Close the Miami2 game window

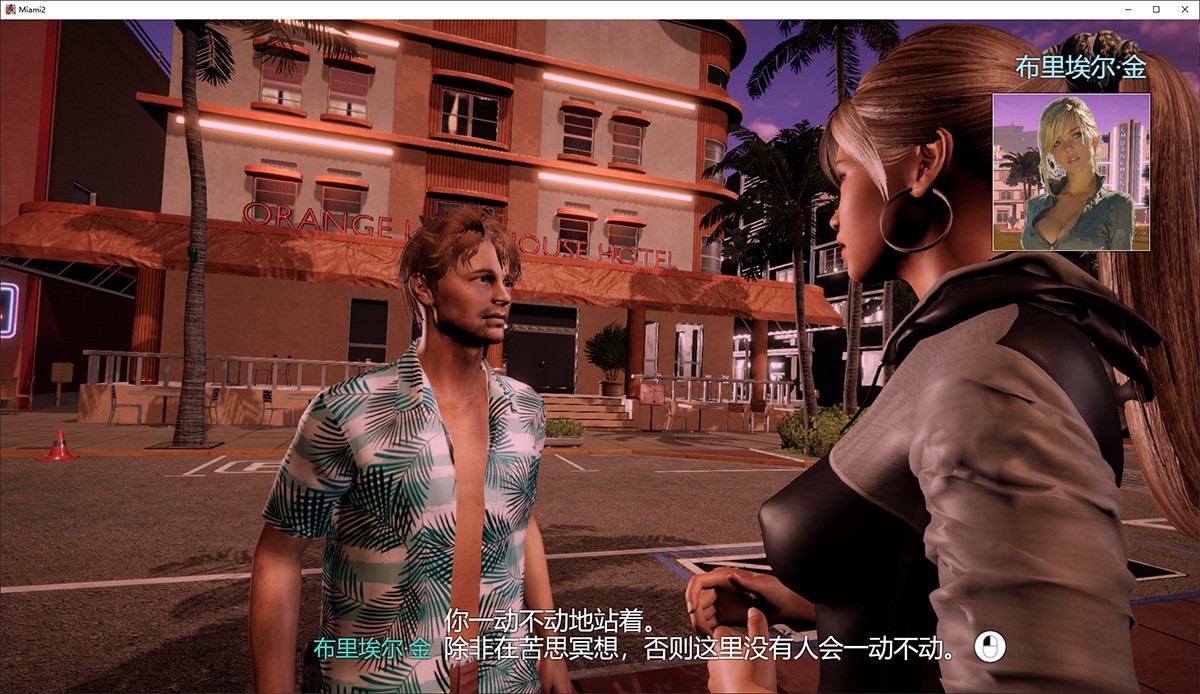(x=1184, y=9)
